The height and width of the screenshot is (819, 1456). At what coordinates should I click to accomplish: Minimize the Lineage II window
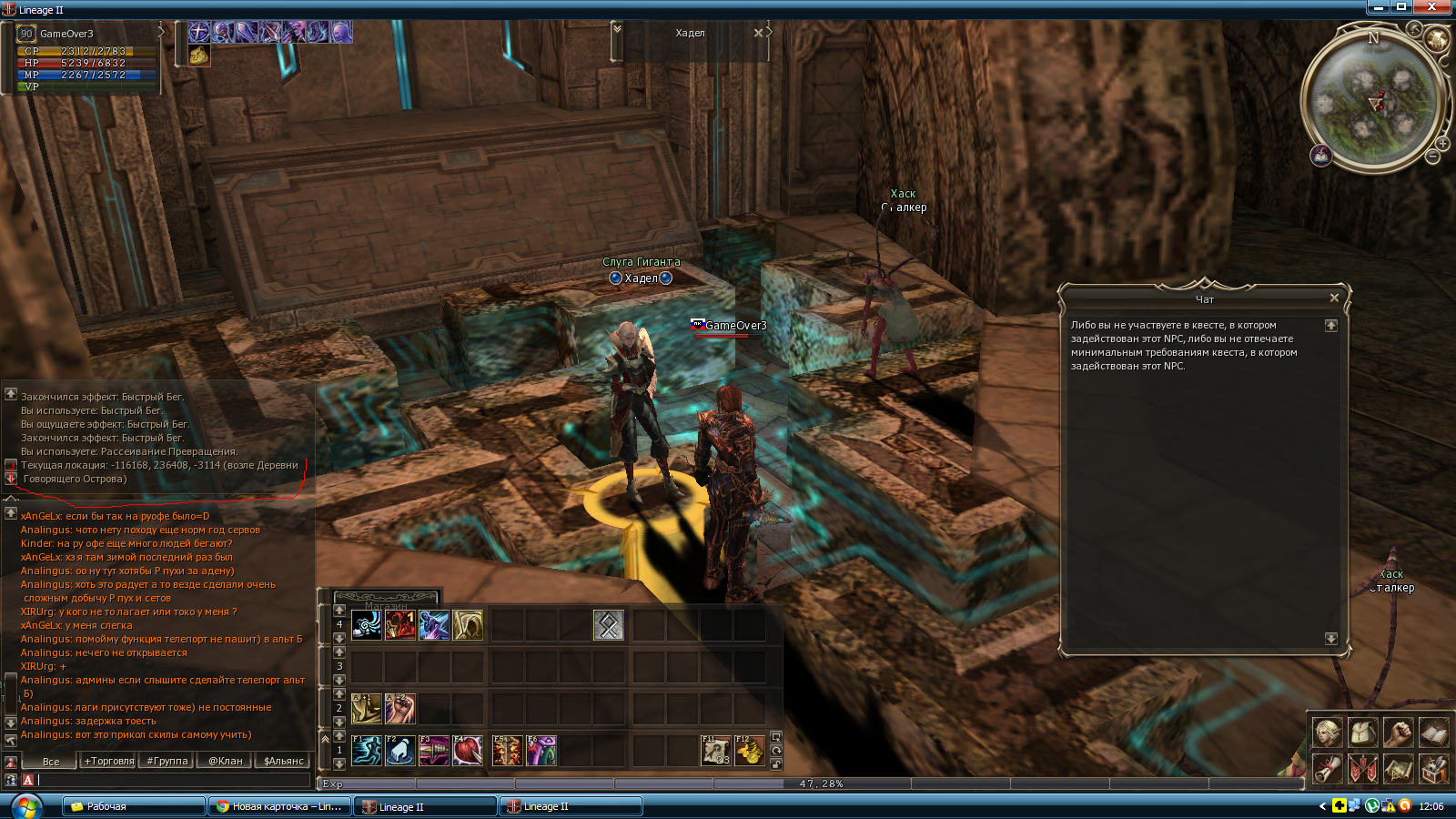click(1379, 7)
